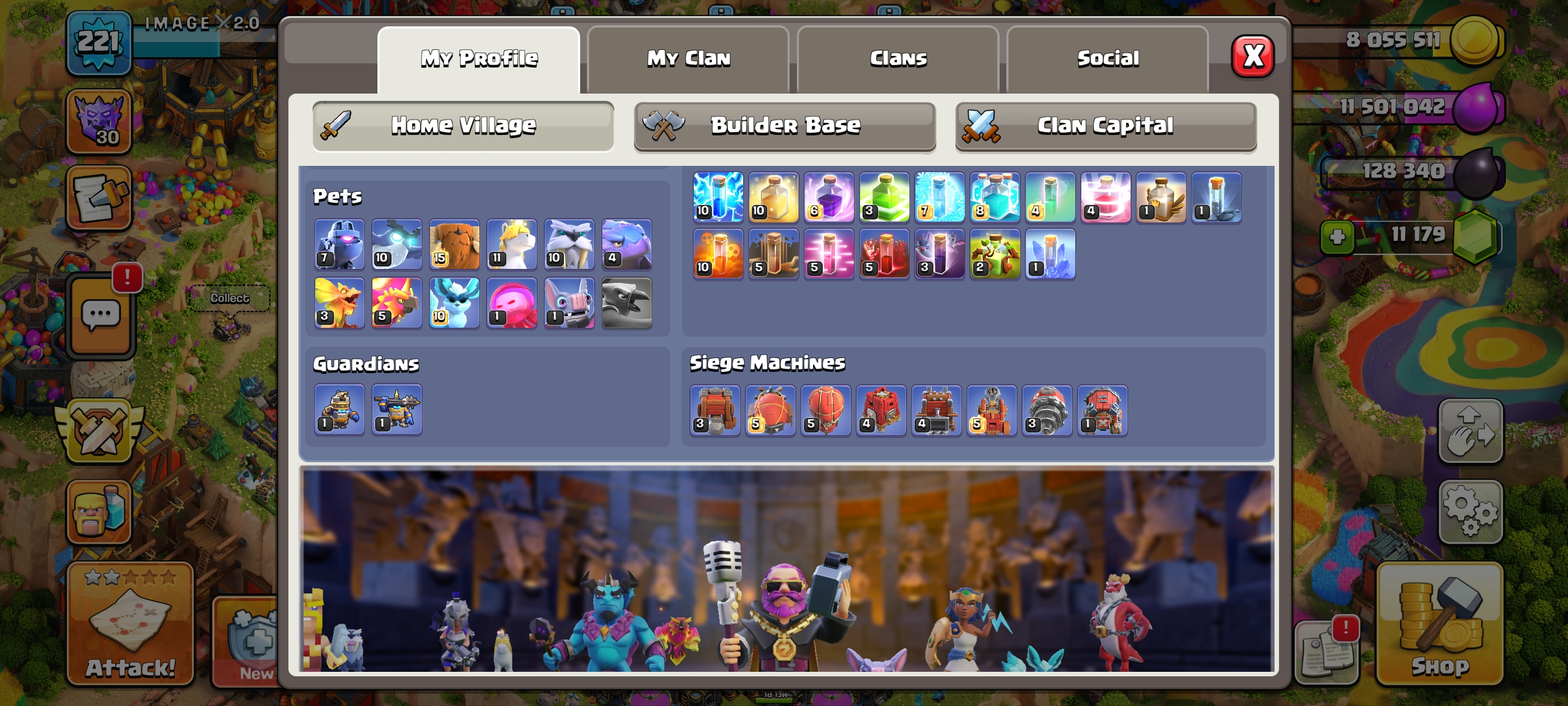This screenshot has height=706, width=1568.
Task: Close the profile window
Action: coord(1252,57)
